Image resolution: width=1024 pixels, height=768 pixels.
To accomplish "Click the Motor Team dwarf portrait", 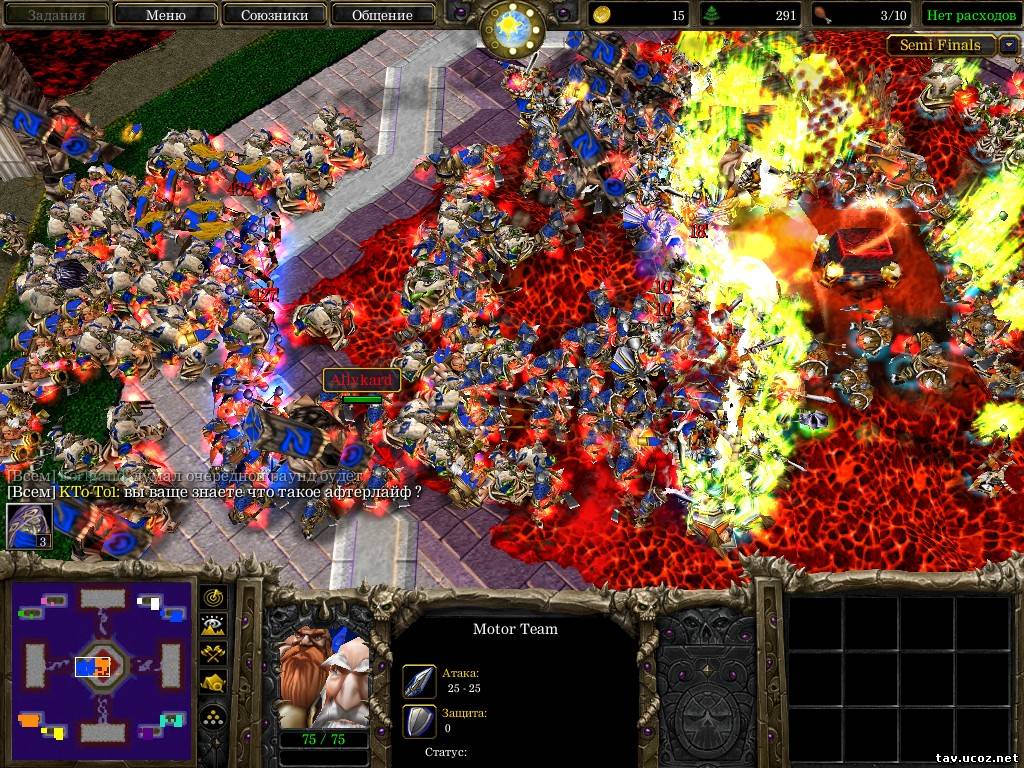I will (x=323, y=679).
